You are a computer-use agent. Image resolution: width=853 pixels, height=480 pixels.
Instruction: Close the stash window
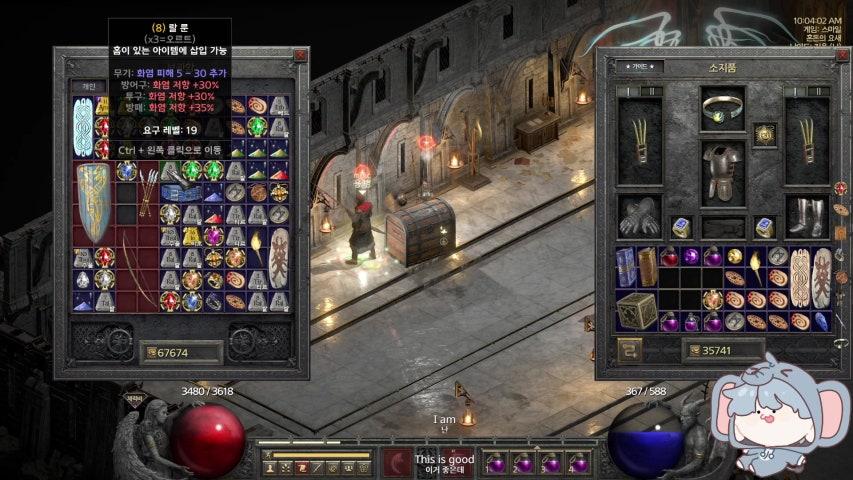[x=299, y=56]
